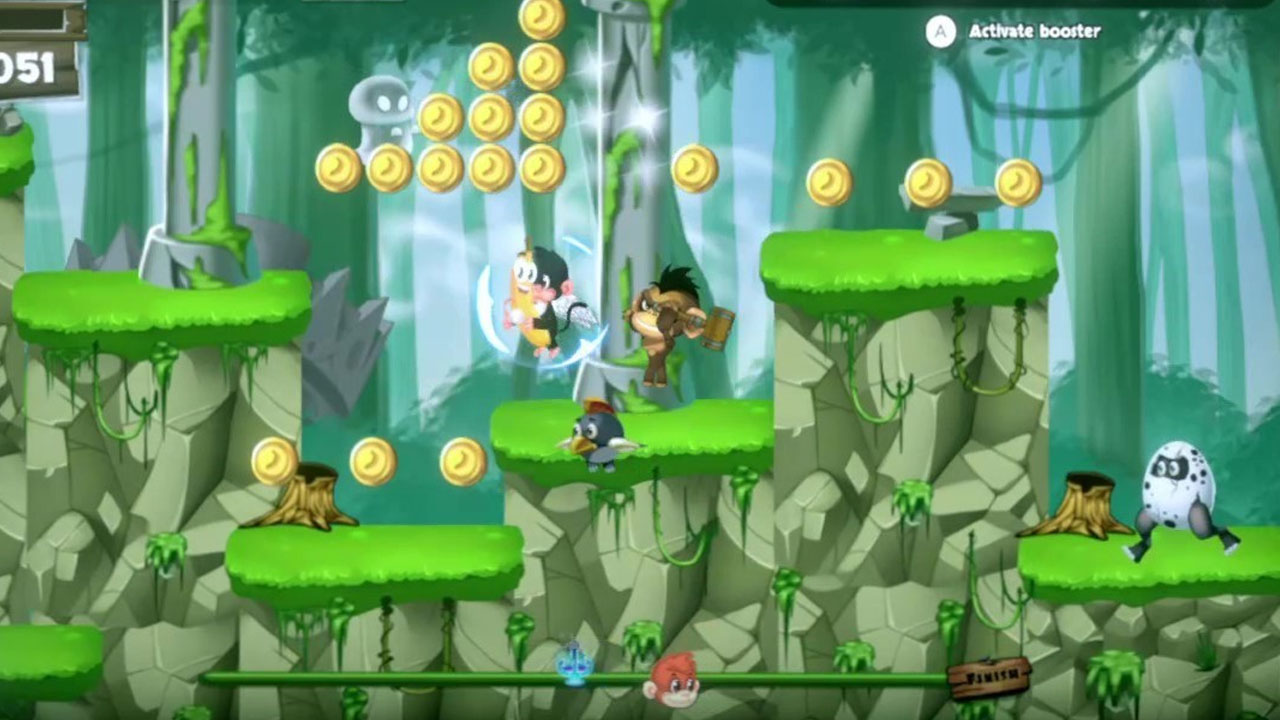
Task: Select the stone ruin platform top right
Action: click(962, 200)
